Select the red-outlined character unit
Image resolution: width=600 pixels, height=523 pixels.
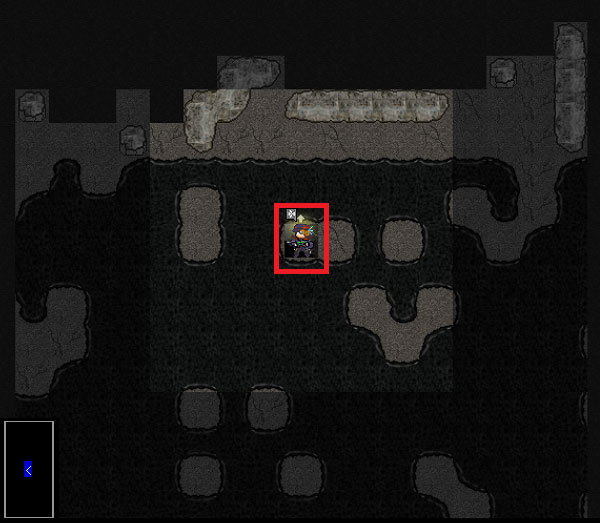coord(301,238)
